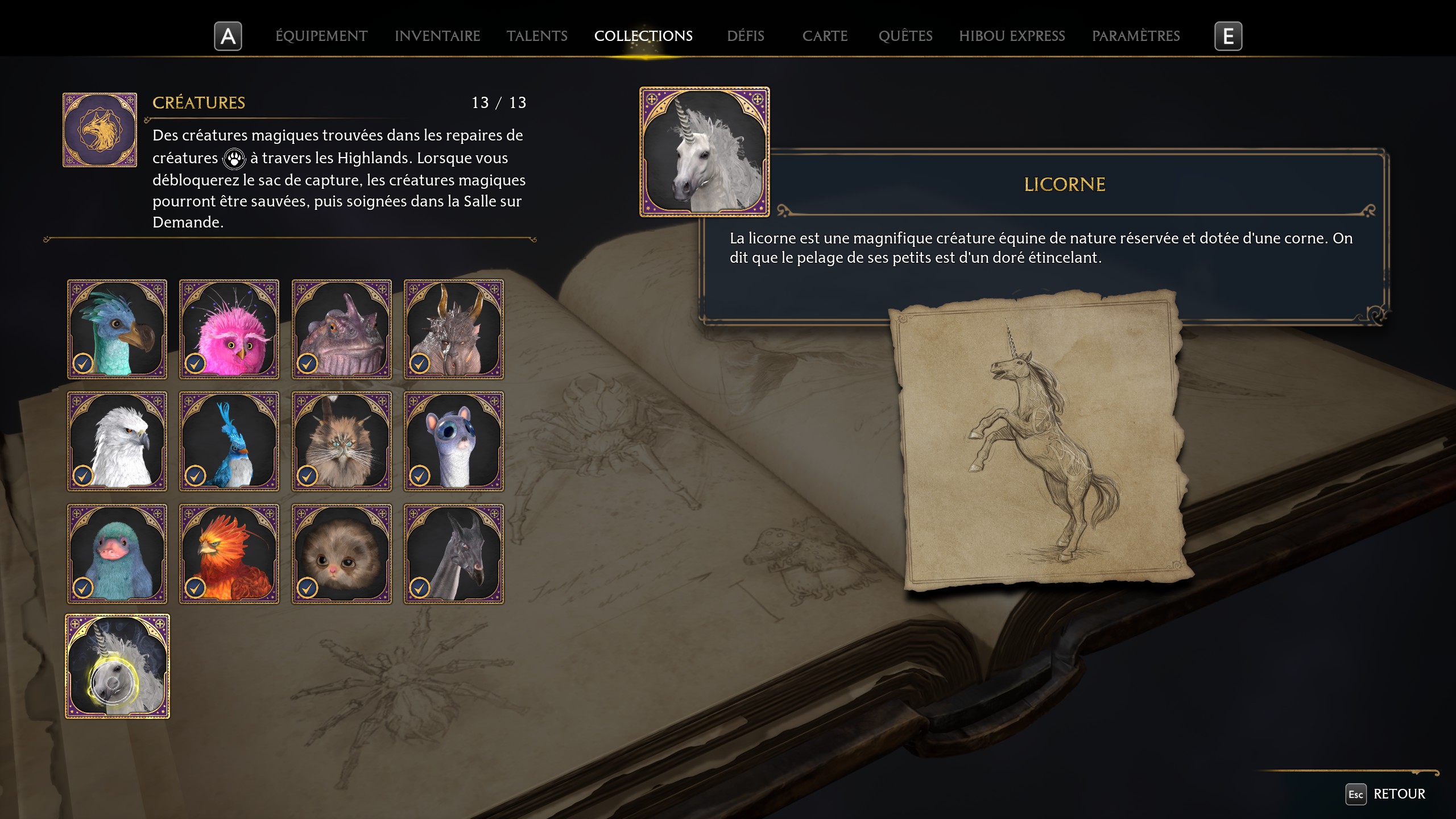The width and height of the screenshot is (1456, 819).
Task: Select the pink Fwooper thumbnail
Action: [x=229, y=329]
